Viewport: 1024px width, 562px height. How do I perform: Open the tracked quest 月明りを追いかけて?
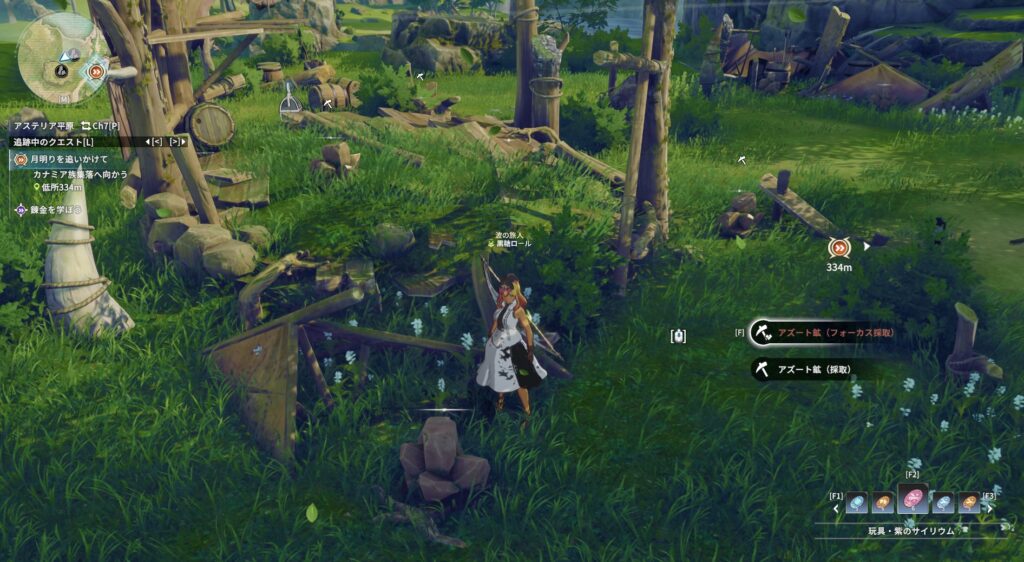67,159
